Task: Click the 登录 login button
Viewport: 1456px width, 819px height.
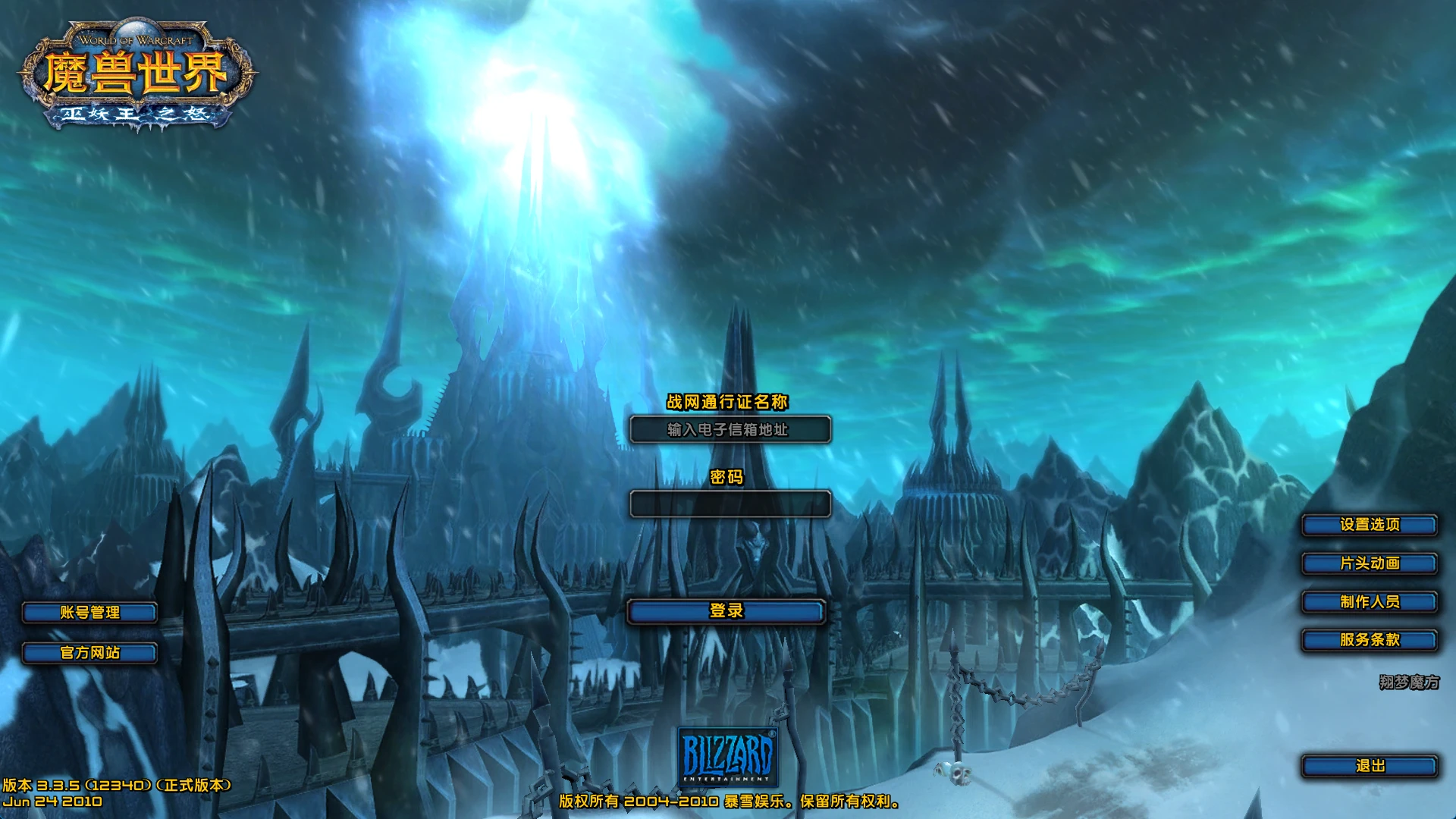Action: 726,611
